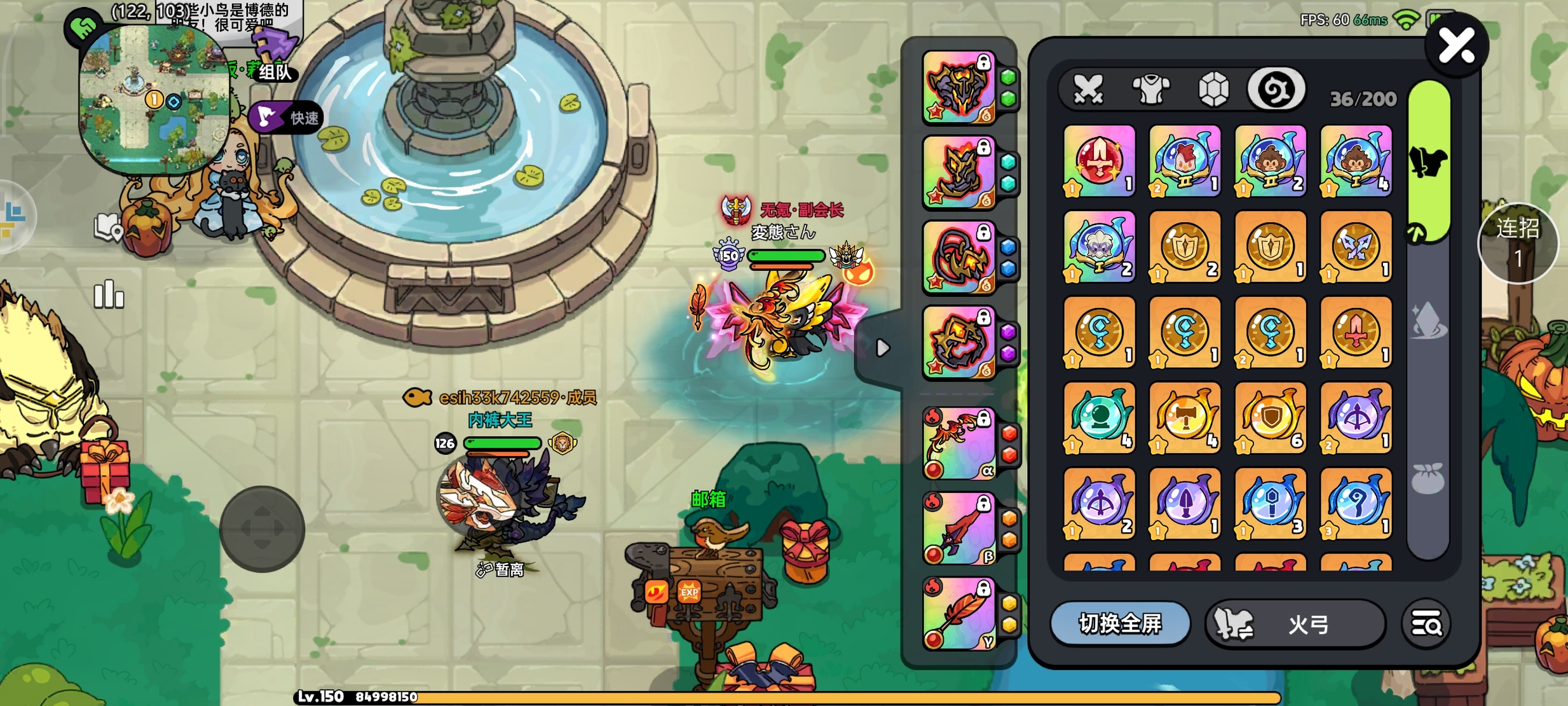Screen dimensions: 1568x706
Task: Select the hexagon gem tab
Action: 1213,90
